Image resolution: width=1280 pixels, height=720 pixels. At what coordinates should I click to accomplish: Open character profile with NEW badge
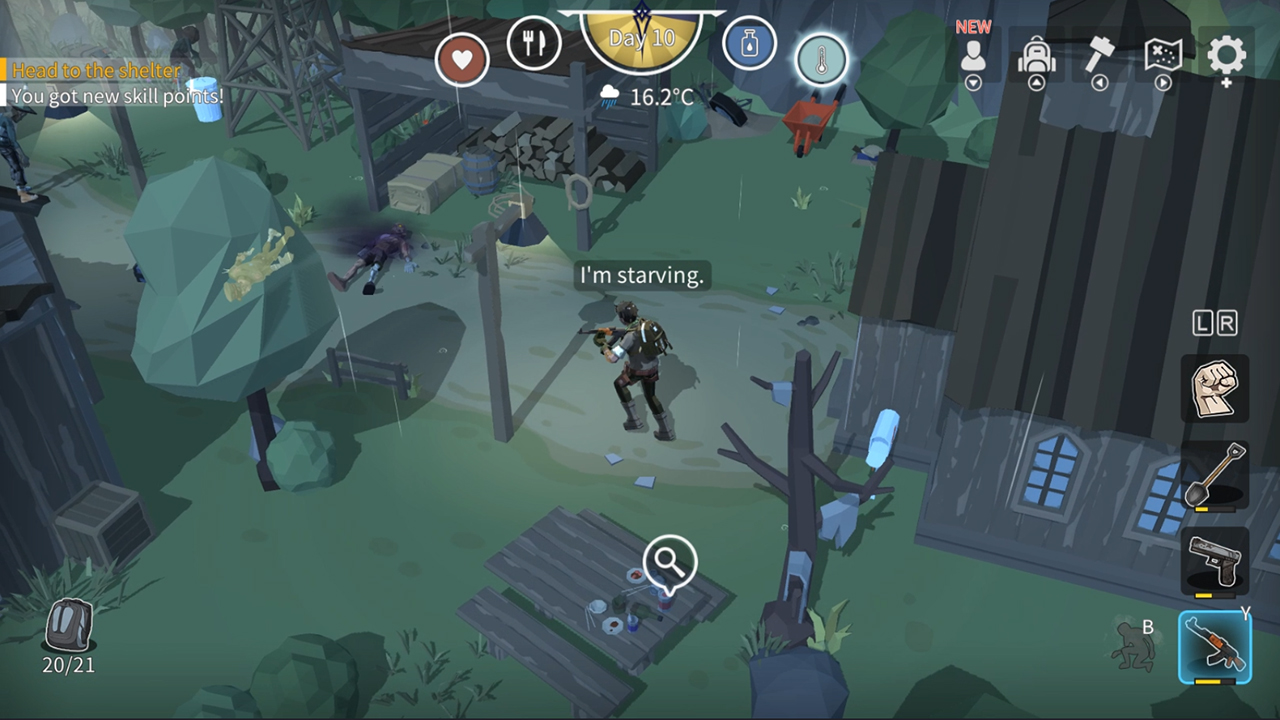point(972,55)
